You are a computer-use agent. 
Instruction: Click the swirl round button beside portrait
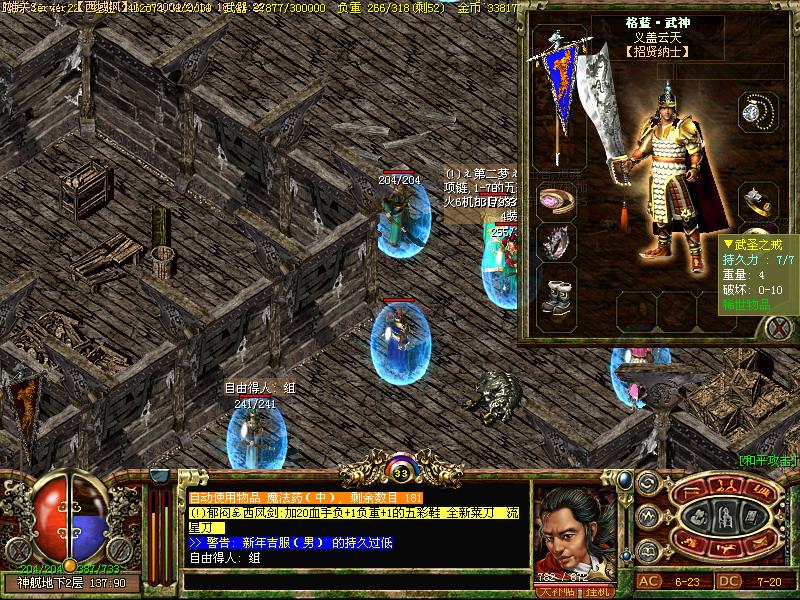pyautogui.click(x=647, y=485)
